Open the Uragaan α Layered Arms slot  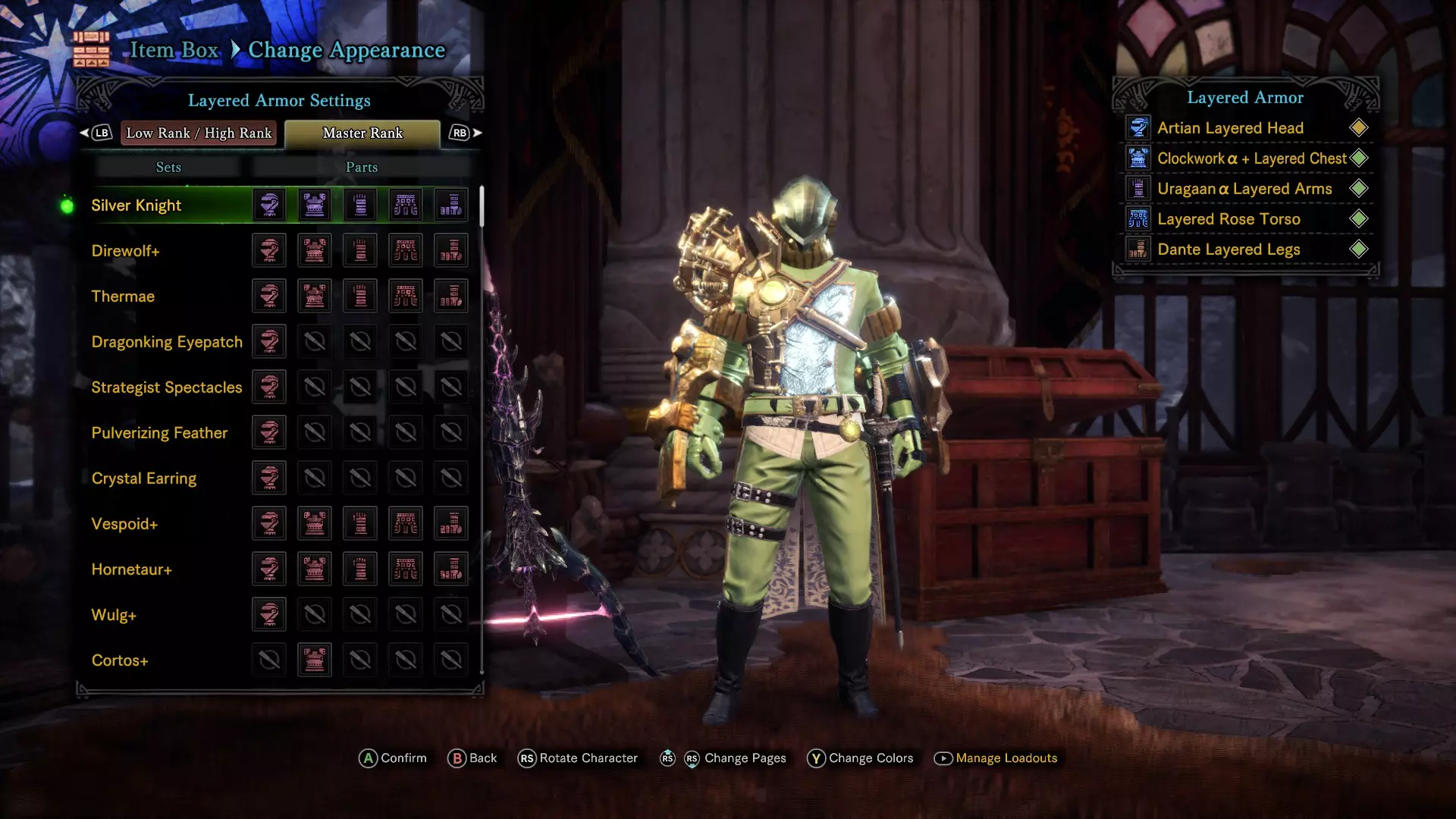point(1244,189)
